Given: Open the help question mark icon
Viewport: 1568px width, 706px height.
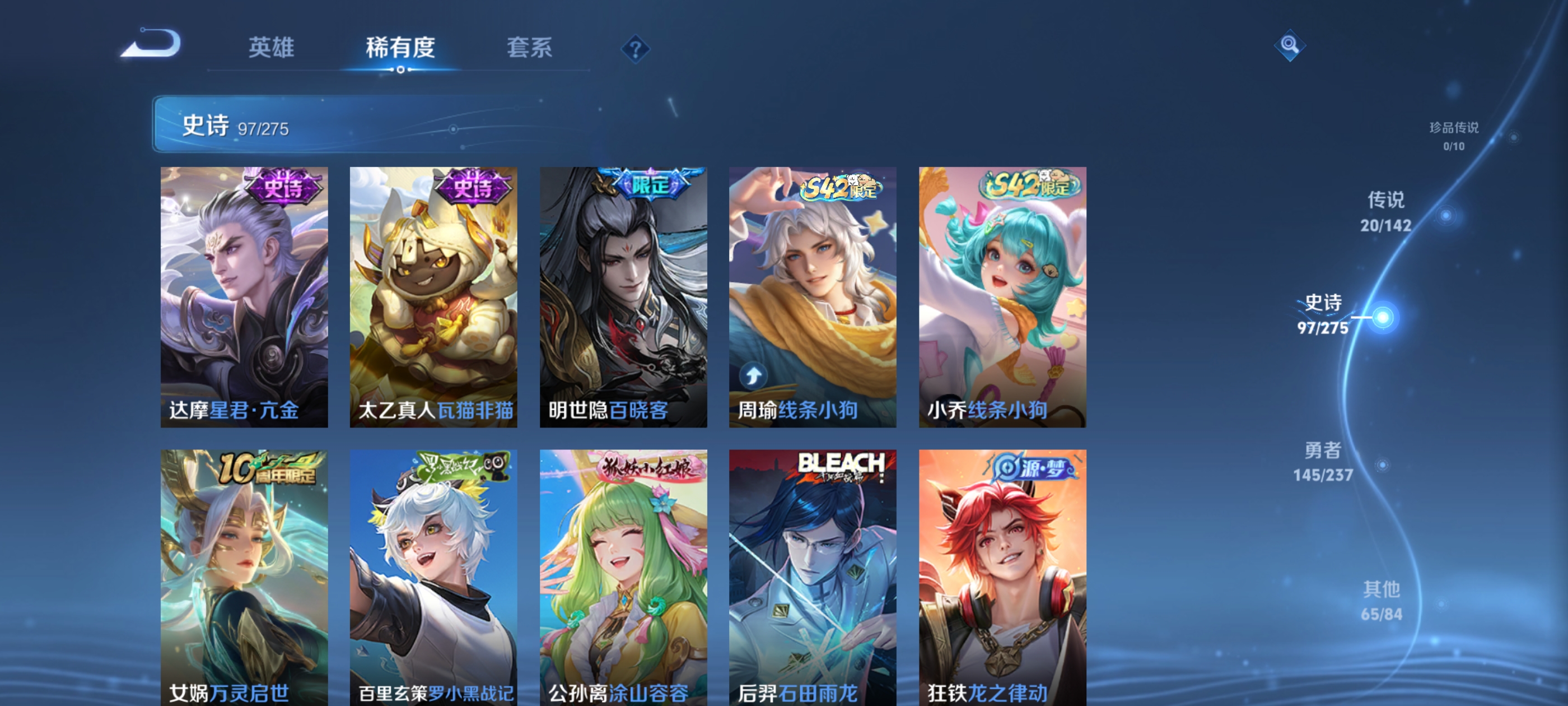Looking at the screenshot, I should pyautogui.click(x=635, y=49).
